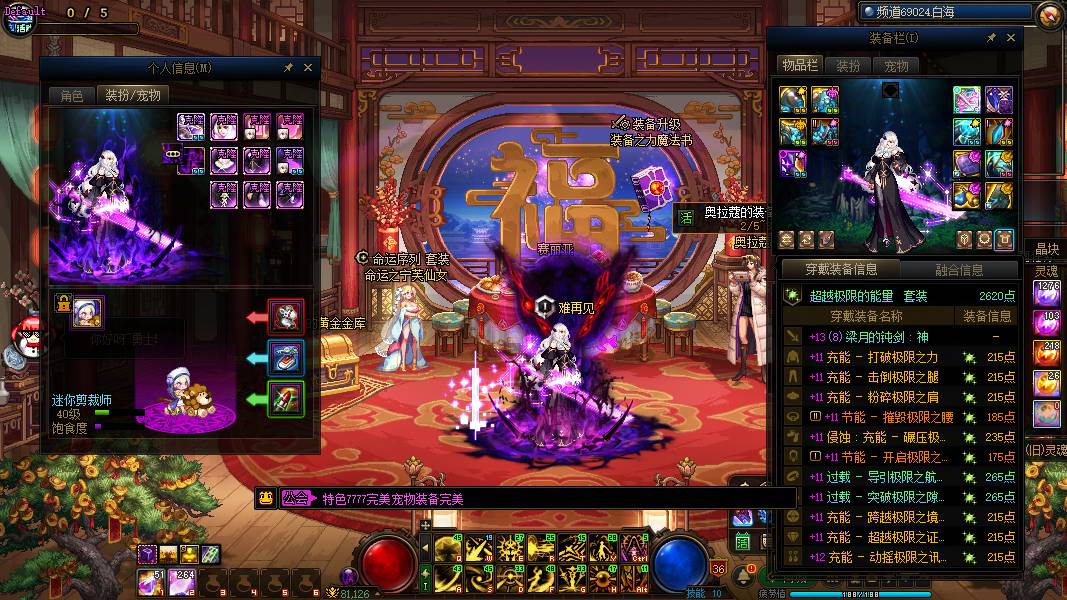Switch to the 装扮 avatar tab in equipment window

[x=848, y=66]
